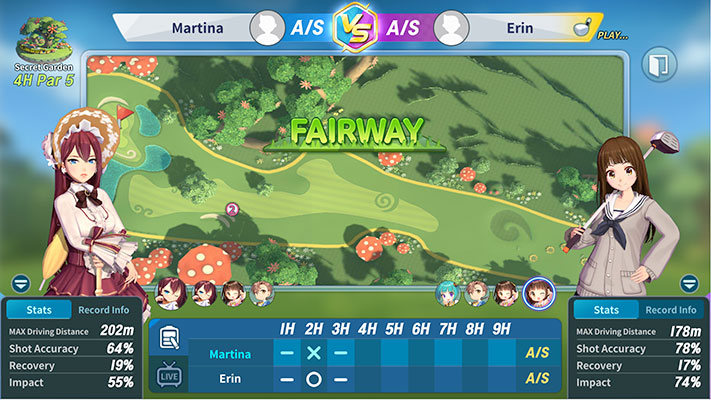Screen dimensions: 711x400
Task: Select Martina's Stats tab
Action: pyautogui.click(x=38, y=310)
